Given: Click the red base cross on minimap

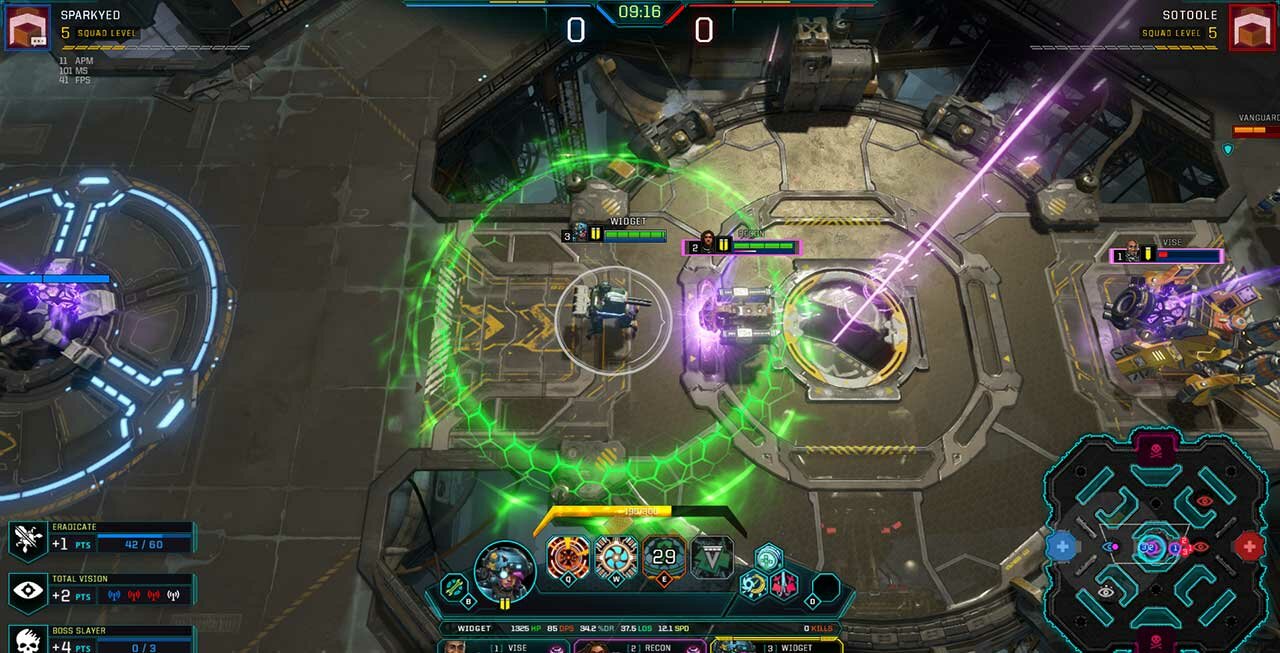Looking at the screenshot, I should (1248, 546).
